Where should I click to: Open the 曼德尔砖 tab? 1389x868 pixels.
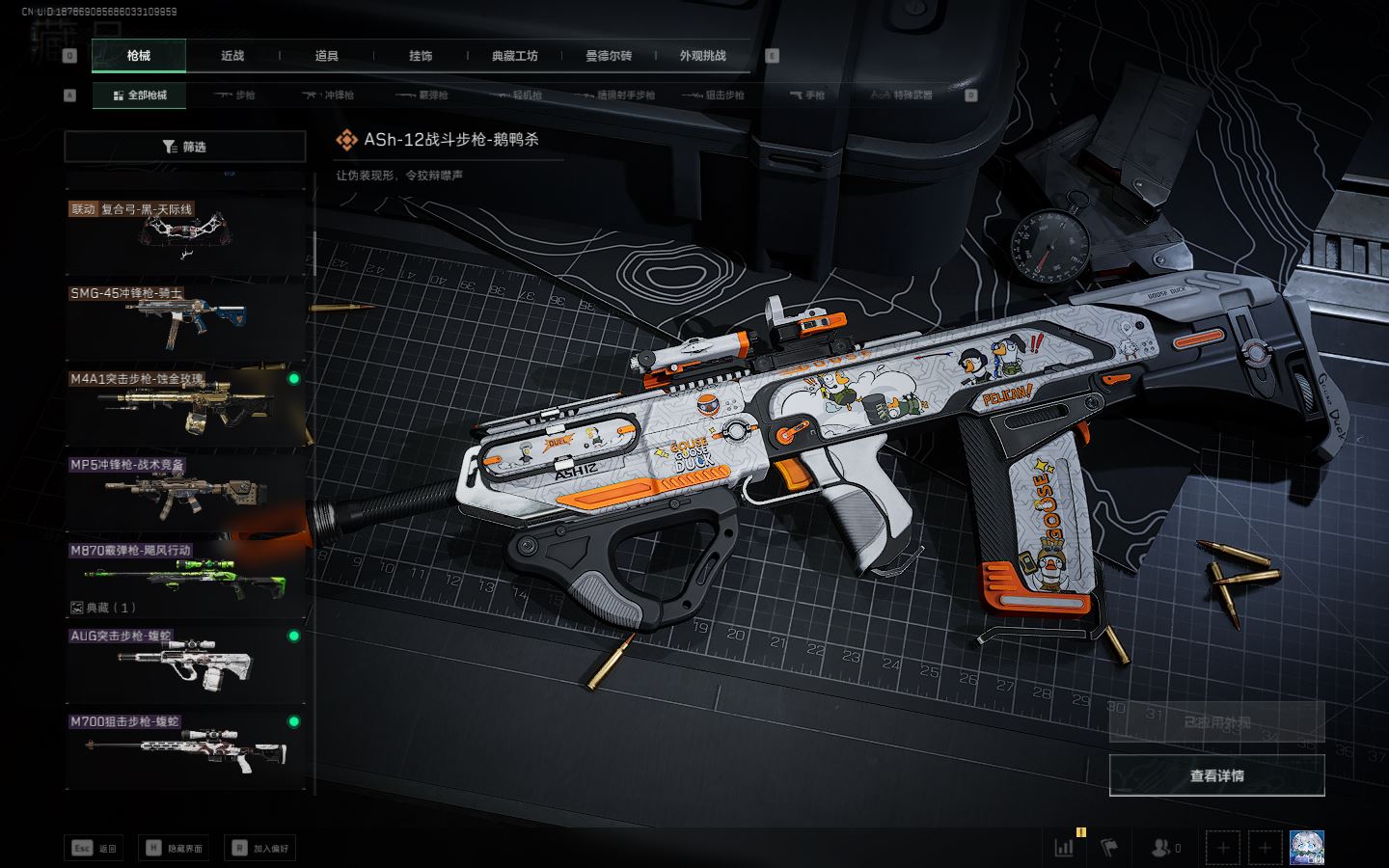point(609,56)
